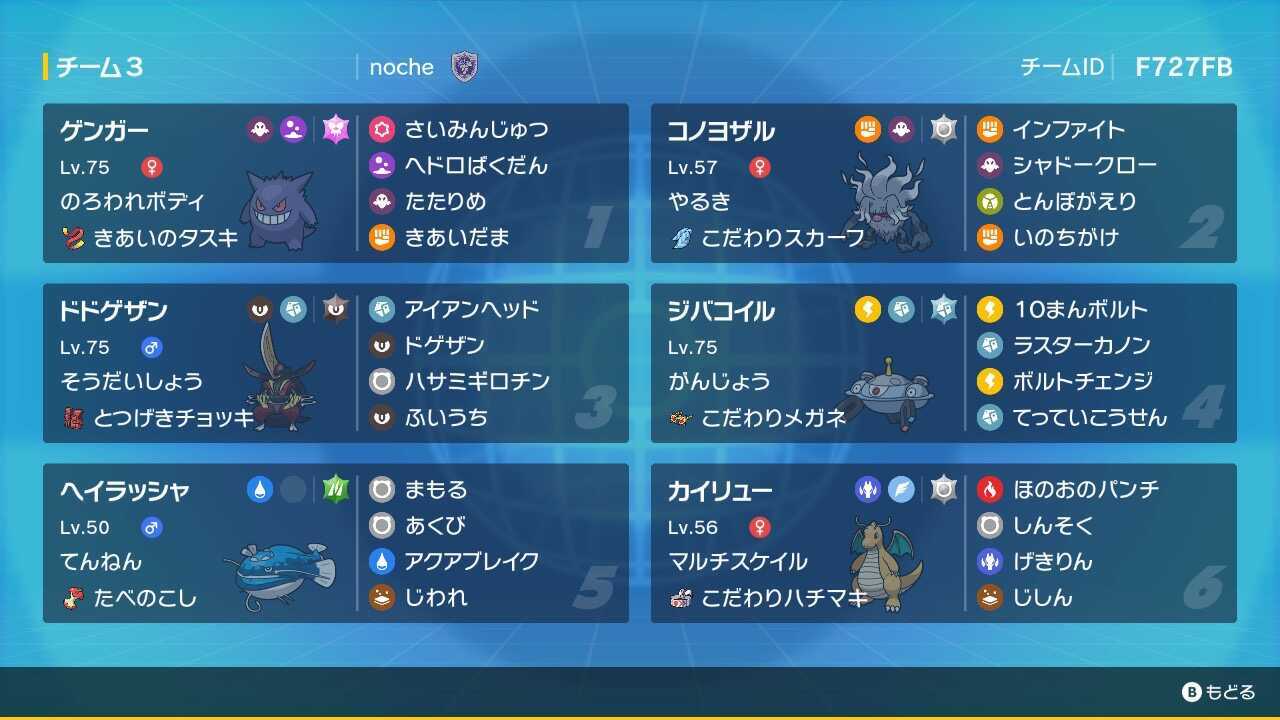Viewport: 1280px width, 720px height.
Task: Click Dragonite's Choice Band item icon
Action: point(681,598)
